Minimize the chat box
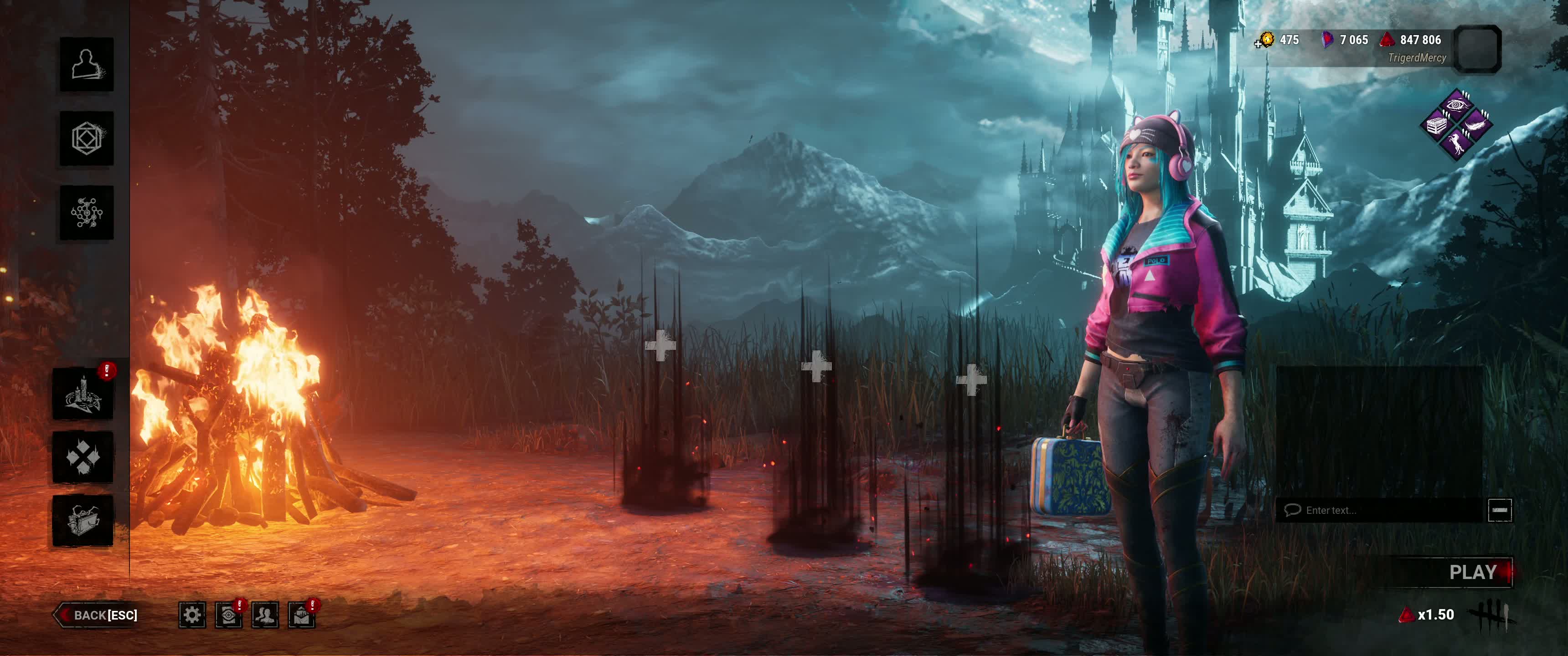This screenshot has width=1568, height=656. [x=1499, y=510]
